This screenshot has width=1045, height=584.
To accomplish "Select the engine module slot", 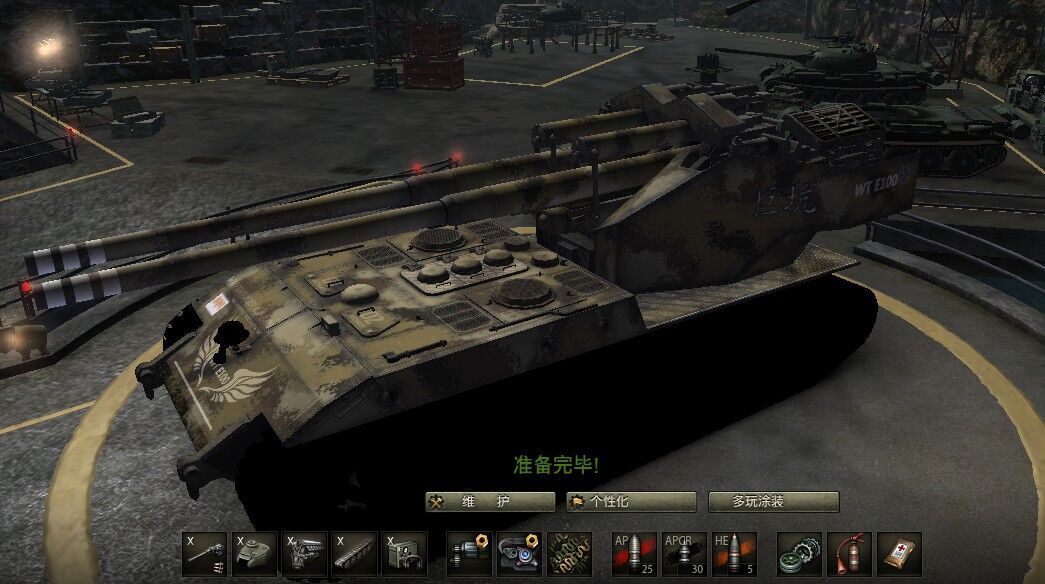I will [x=305, y=553].
